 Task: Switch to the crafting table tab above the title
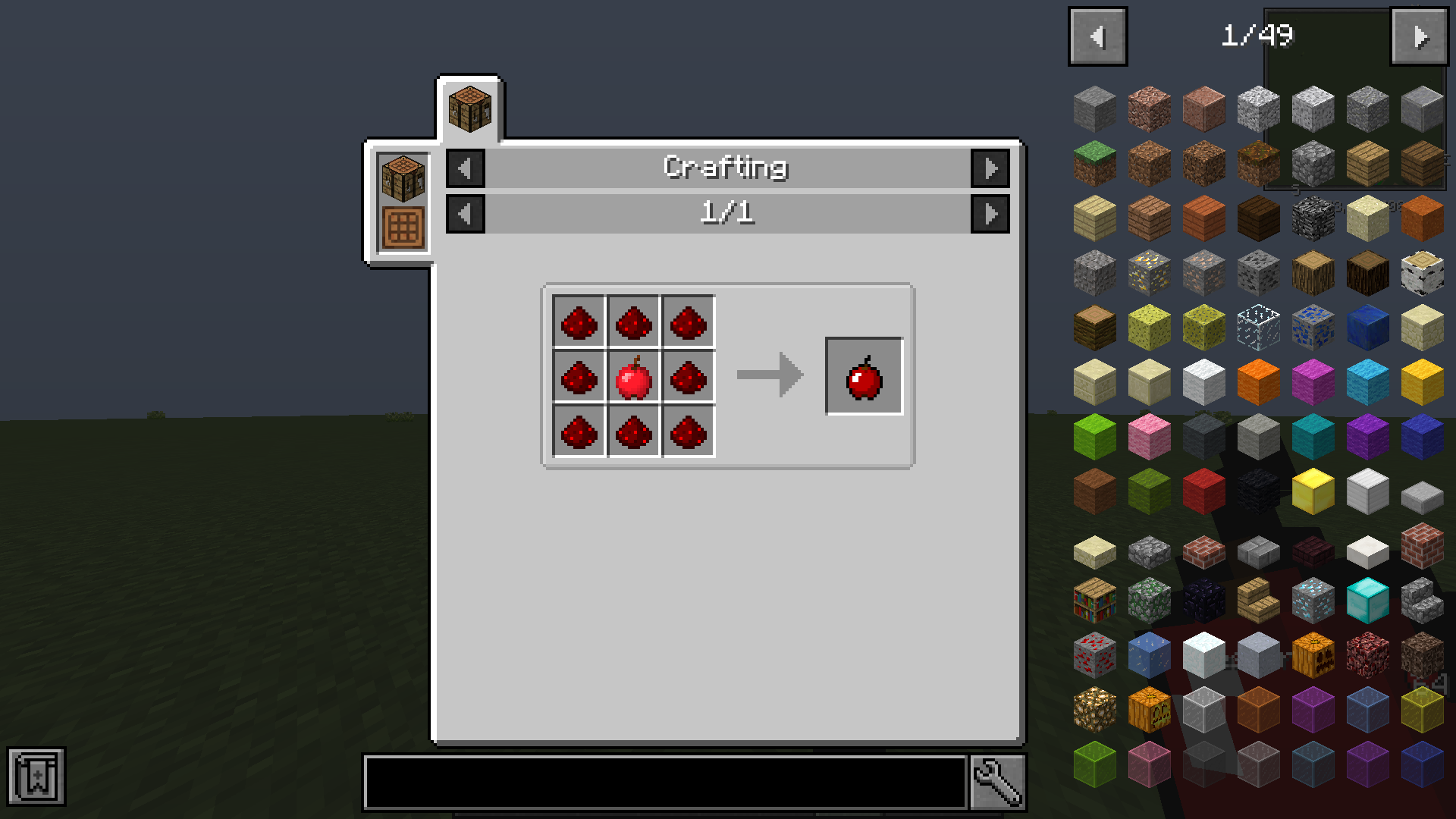(x=469, y=106)
